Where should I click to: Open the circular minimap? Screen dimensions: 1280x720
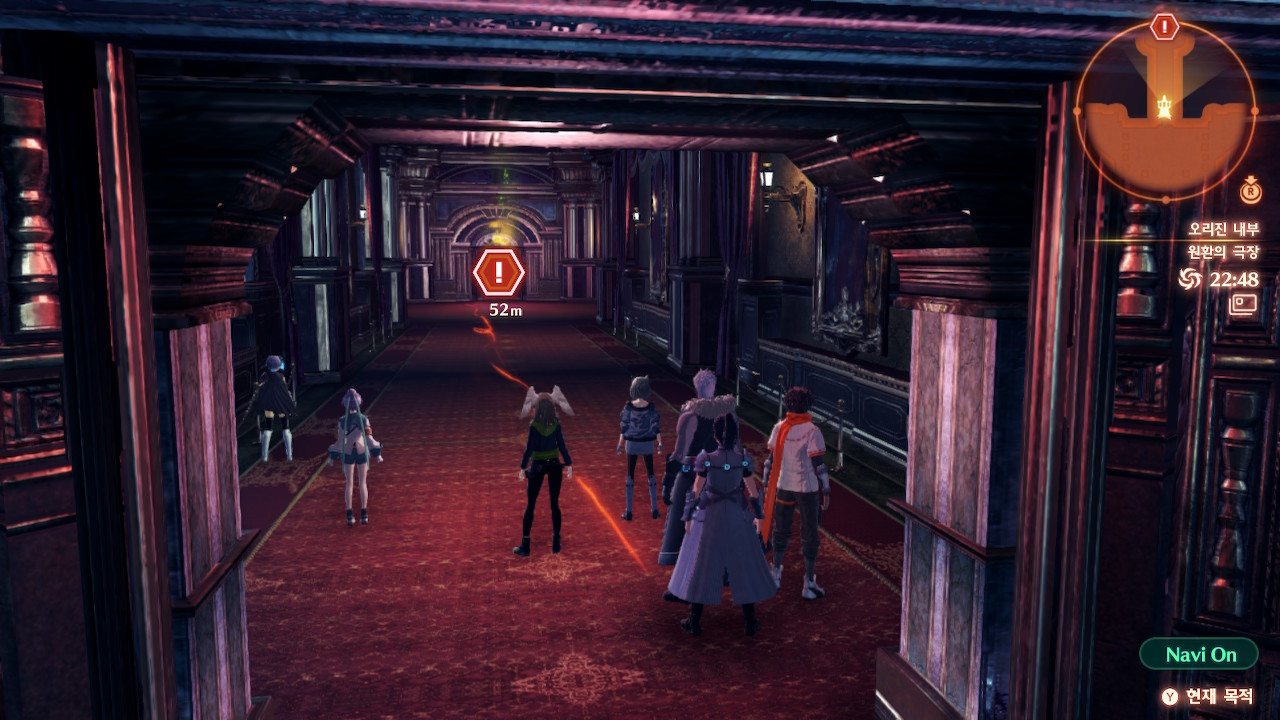click(x=1165, y=108)
